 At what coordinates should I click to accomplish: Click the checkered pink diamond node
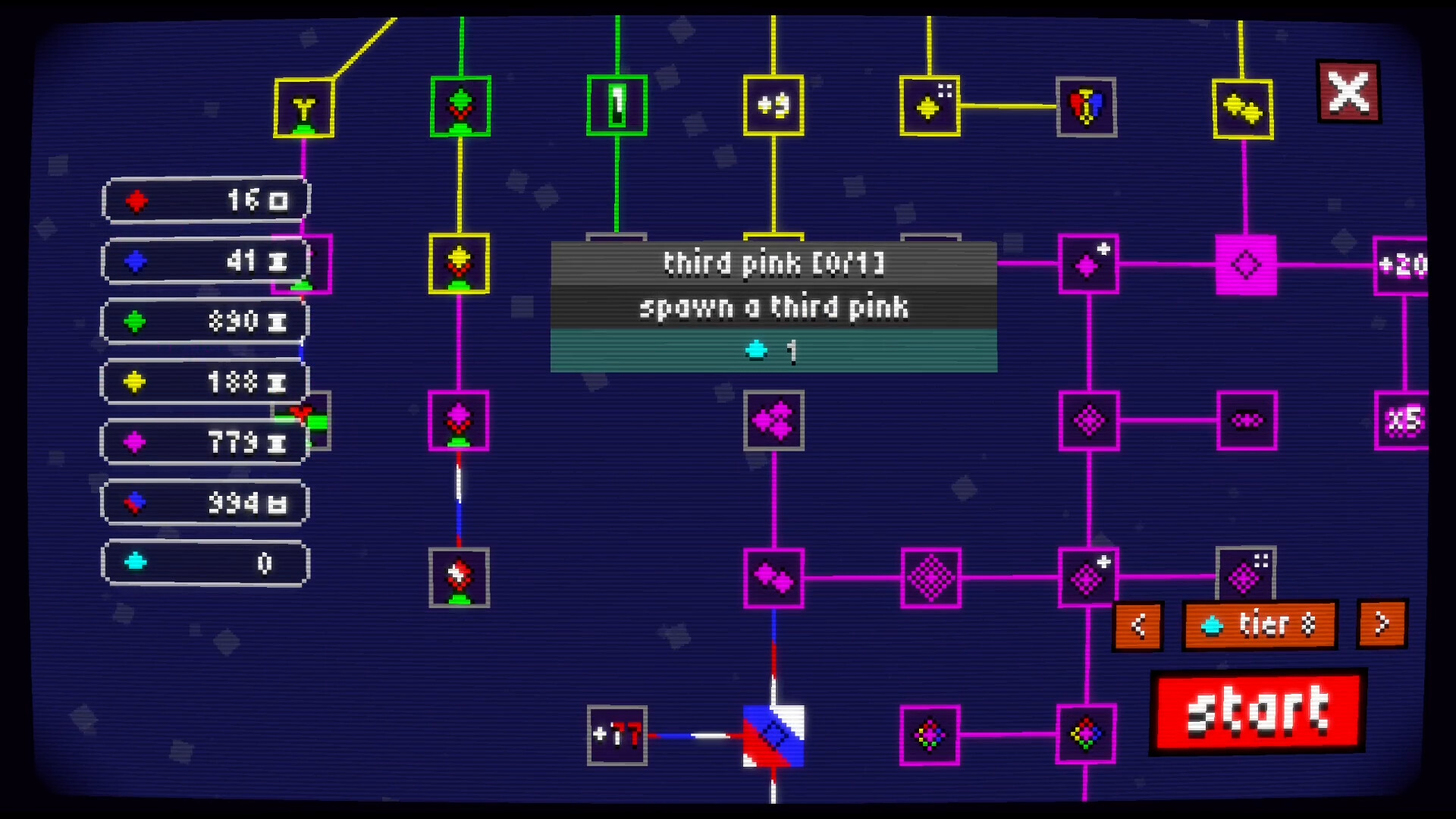tap(931, 576)
